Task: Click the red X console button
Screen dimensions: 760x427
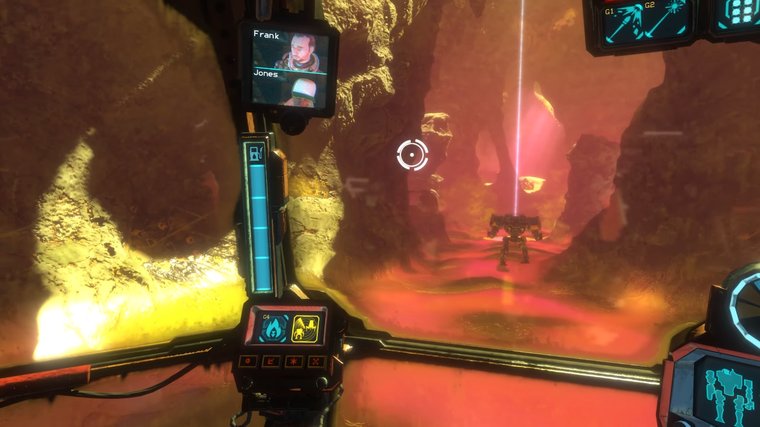Action: [x=317, y=360]
